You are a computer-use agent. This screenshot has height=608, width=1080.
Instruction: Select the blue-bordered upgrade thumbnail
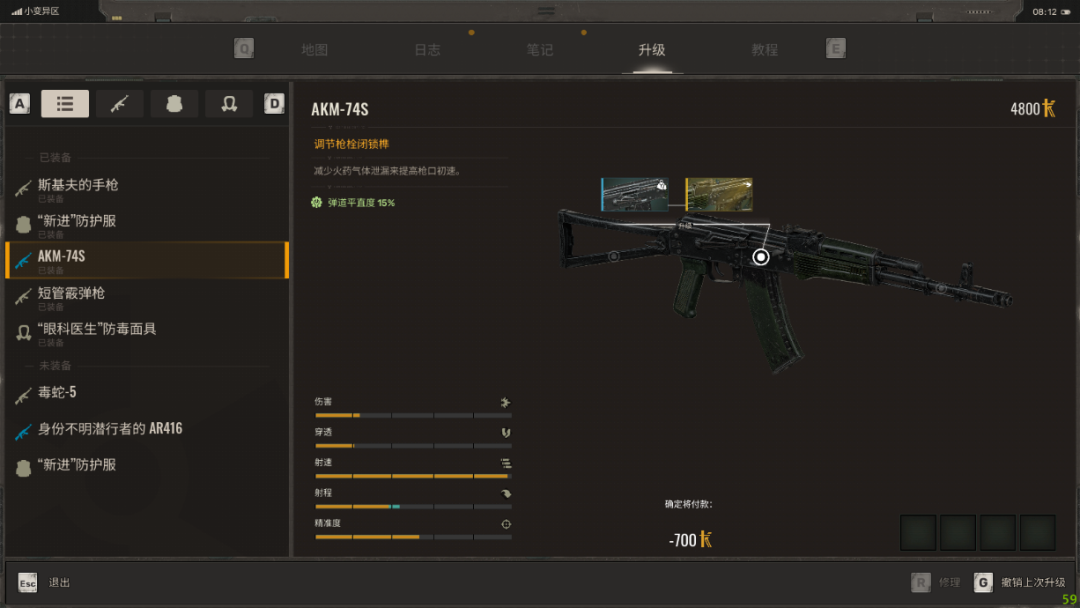[633, 194]
